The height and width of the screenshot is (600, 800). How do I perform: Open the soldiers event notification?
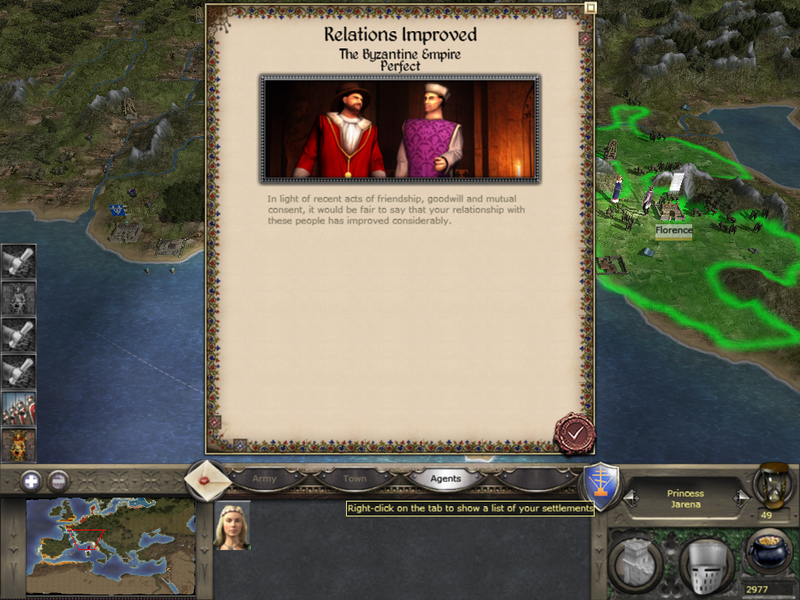[19, 410]
